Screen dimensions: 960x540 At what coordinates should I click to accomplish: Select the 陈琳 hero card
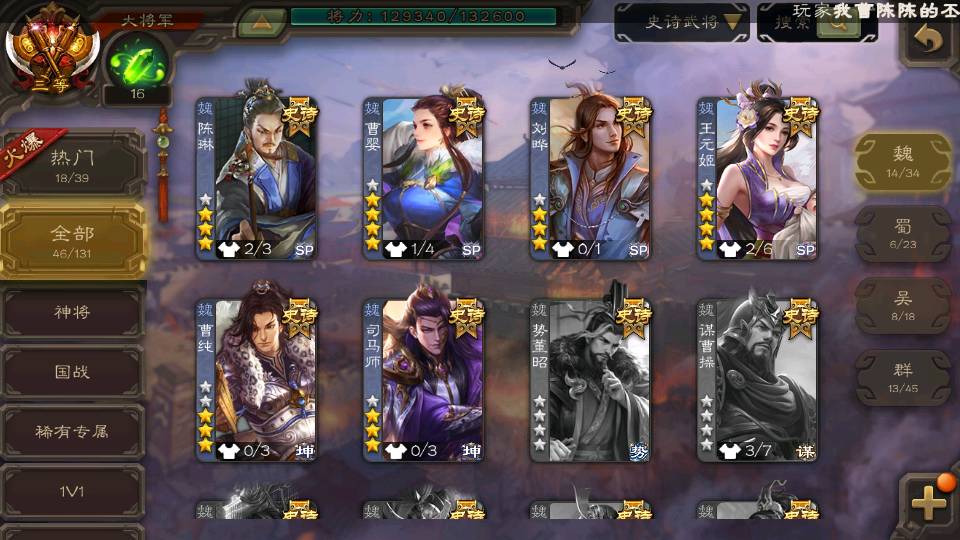point(256,178)
